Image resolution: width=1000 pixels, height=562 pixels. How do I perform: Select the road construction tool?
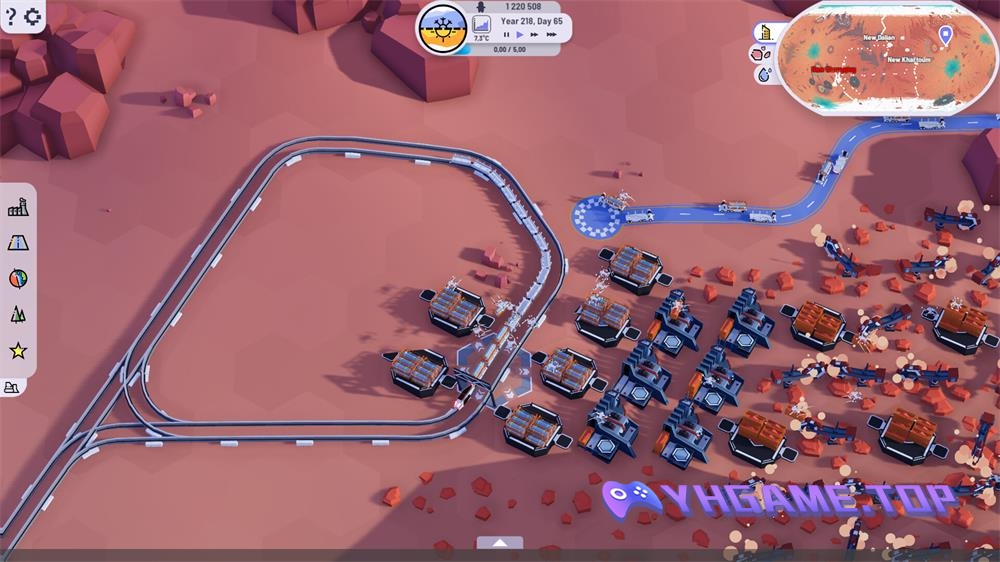click(x=18, y=242)
